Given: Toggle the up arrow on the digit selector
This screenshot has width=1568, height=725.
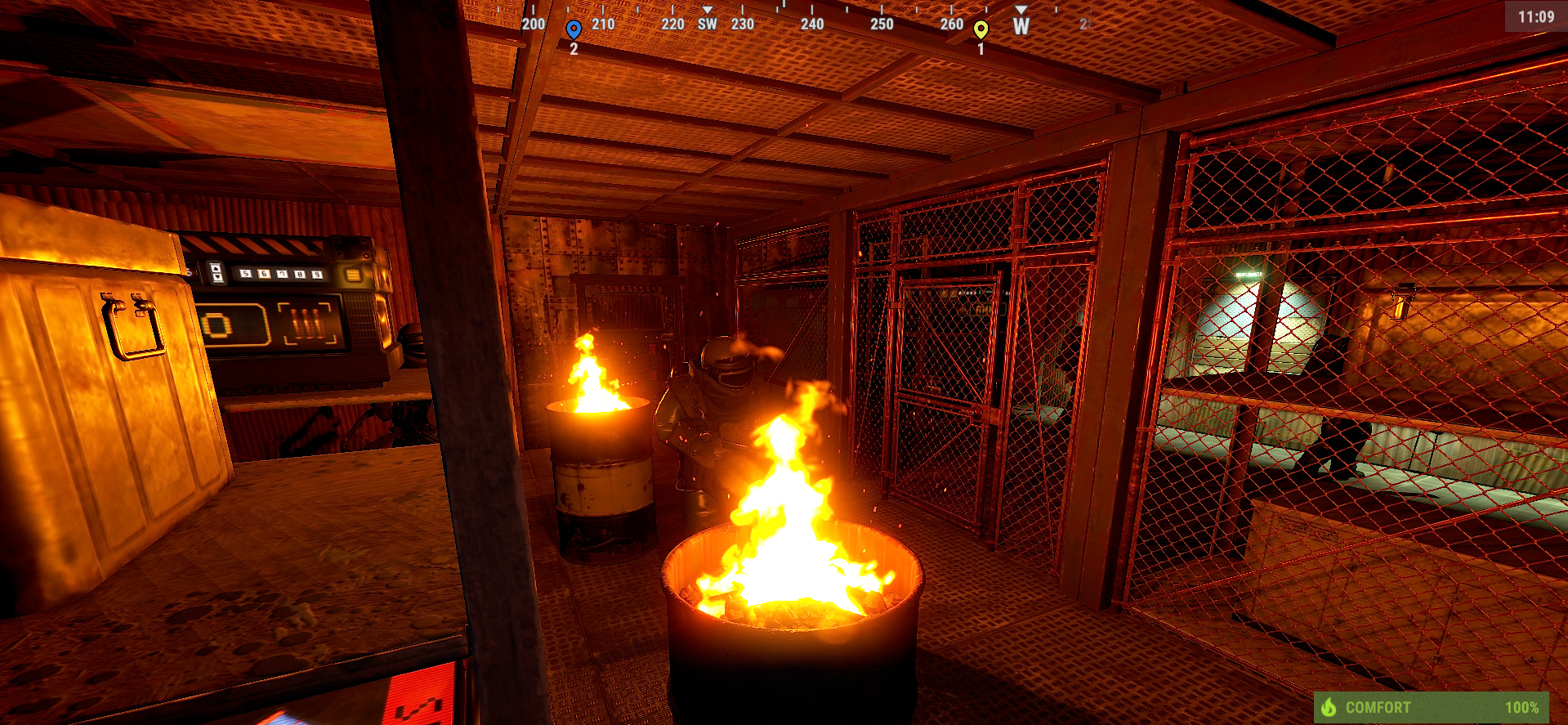Looking at the screenshot, I should (216, 267).
